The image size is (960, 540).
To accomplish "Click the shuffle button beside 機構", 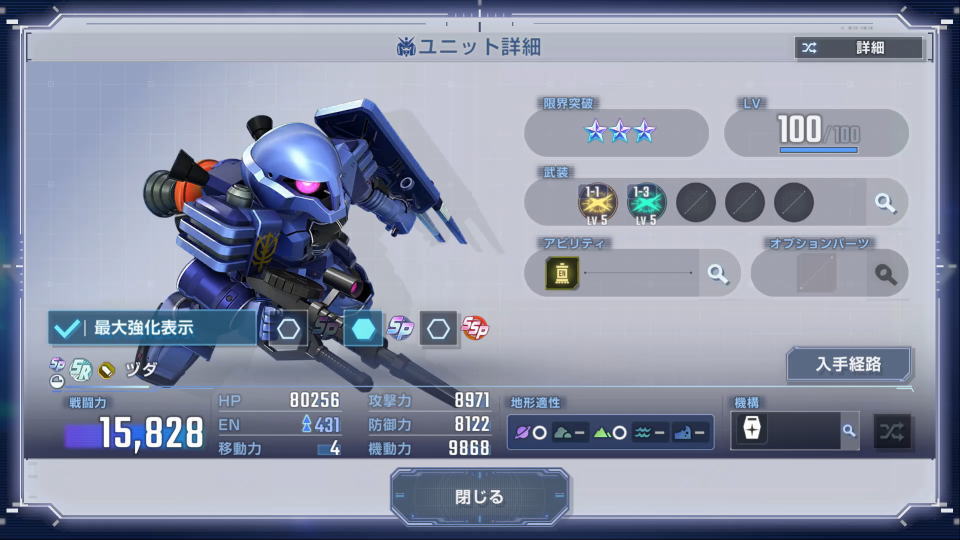I will [892, 431].
